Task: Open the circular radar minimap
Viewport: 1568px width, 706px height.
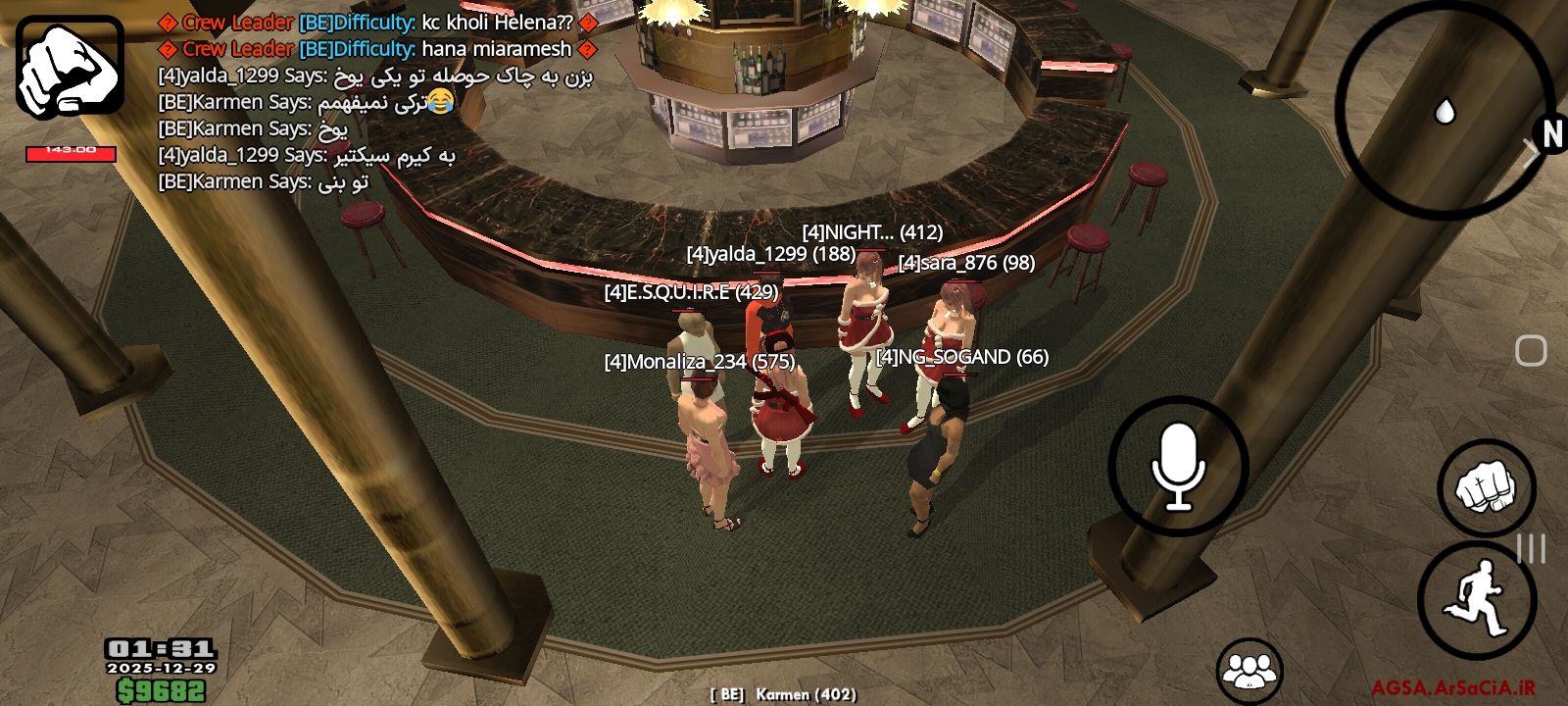Action: pyautogui.click(x=1445, y=111)
